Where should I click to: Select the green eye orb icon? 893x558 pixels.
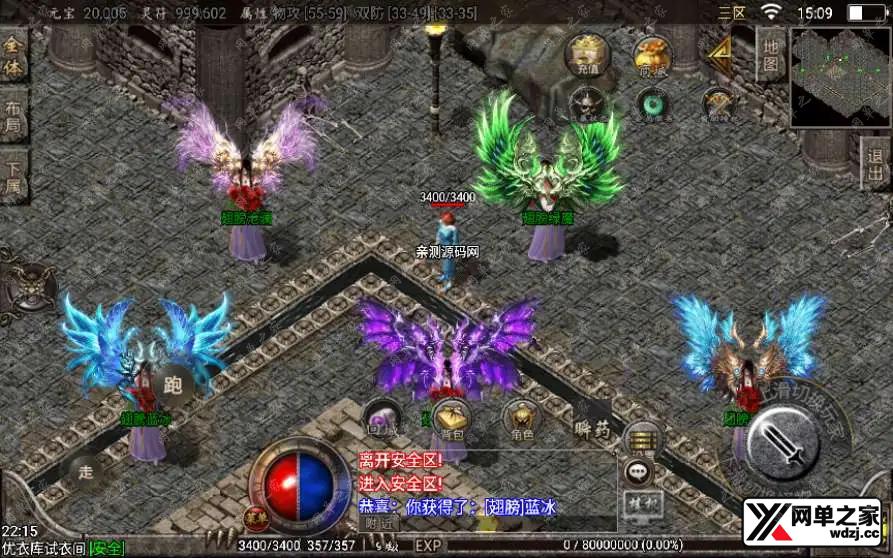point(652,103)
